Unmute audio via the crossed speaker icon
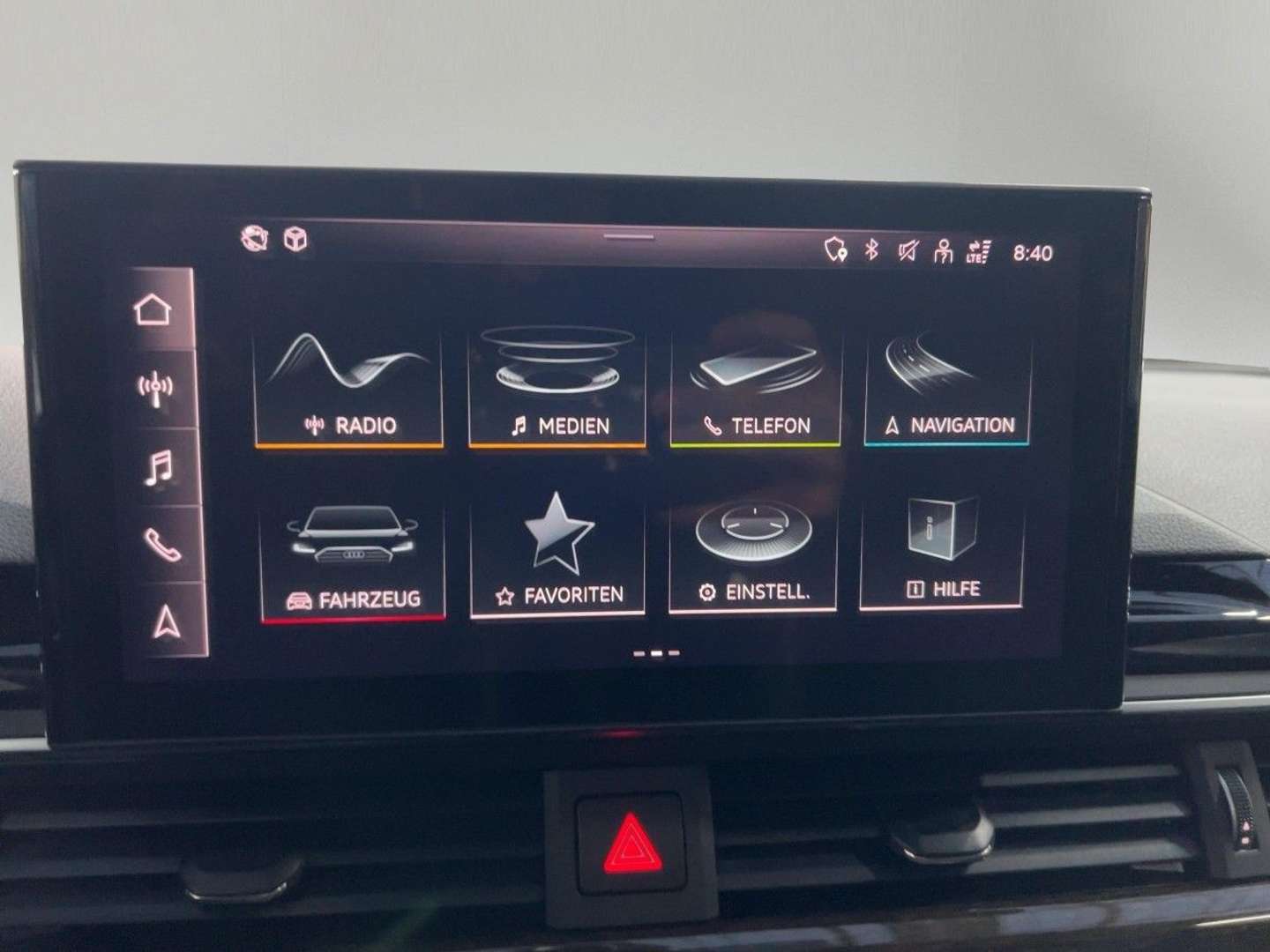Screen dimensions: 1270x952 click(907, 250)
